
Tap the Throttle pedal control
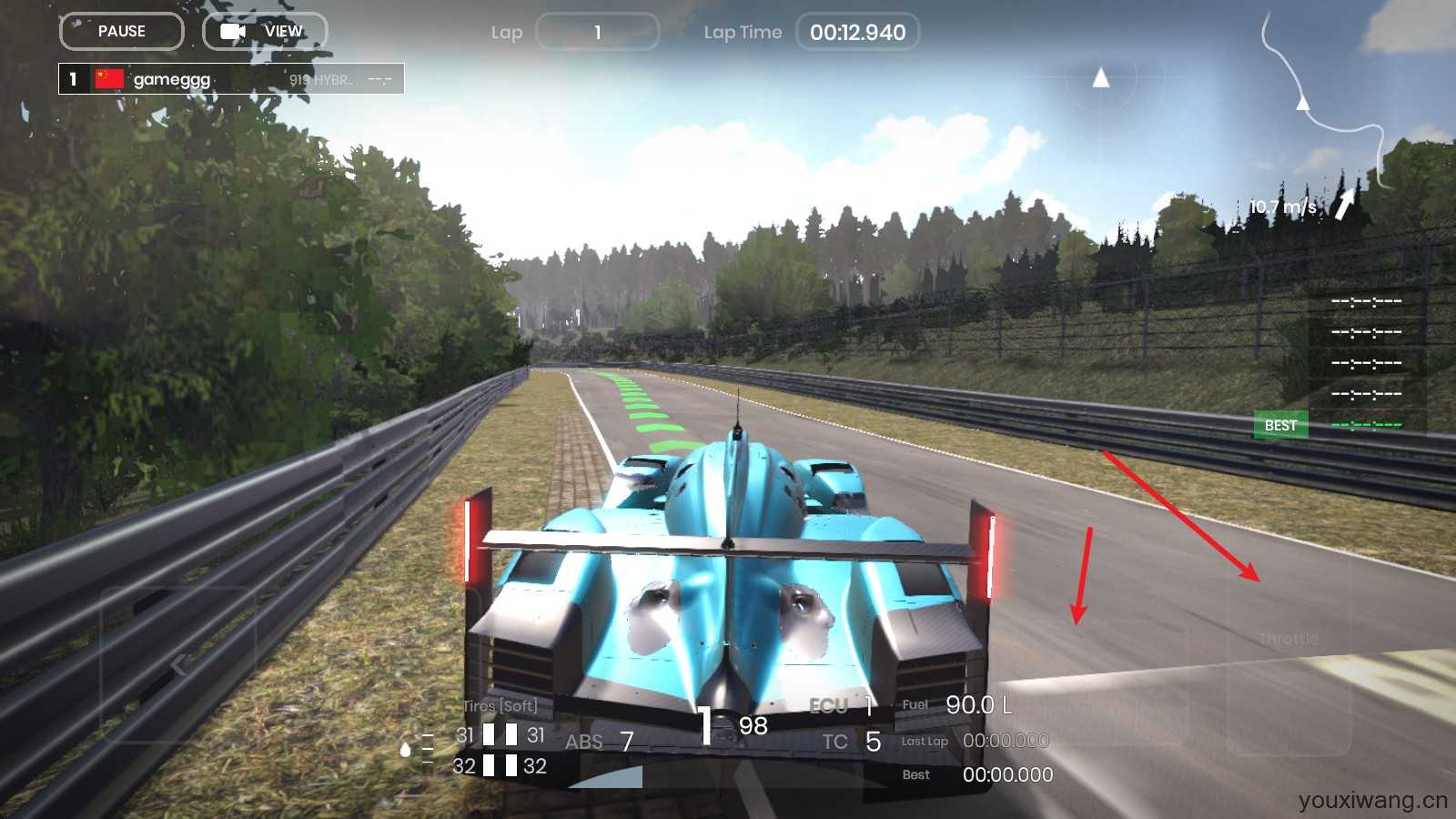pos(1289,639)
